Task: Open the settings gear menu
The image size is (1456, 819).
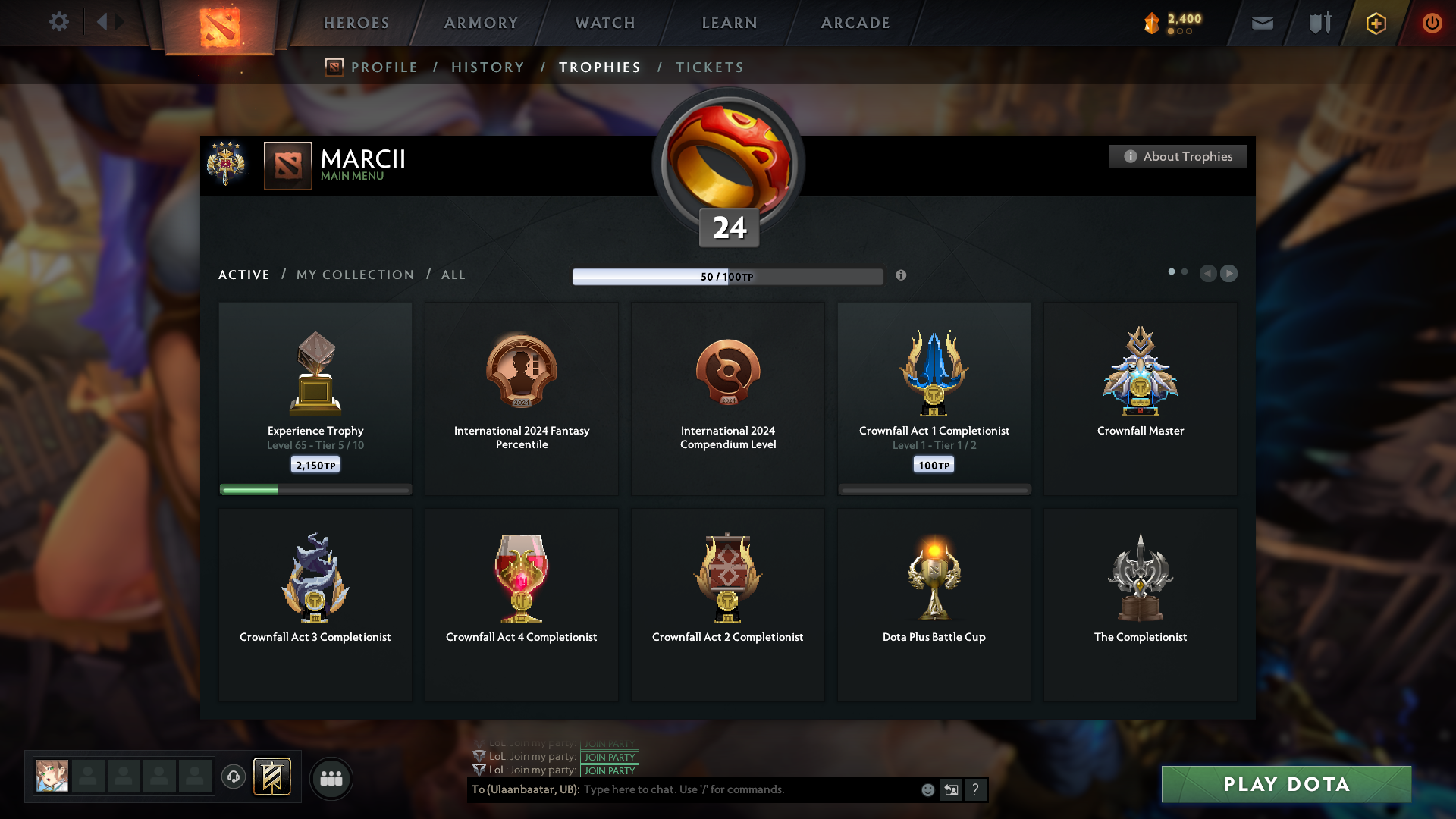Action: 59,22
